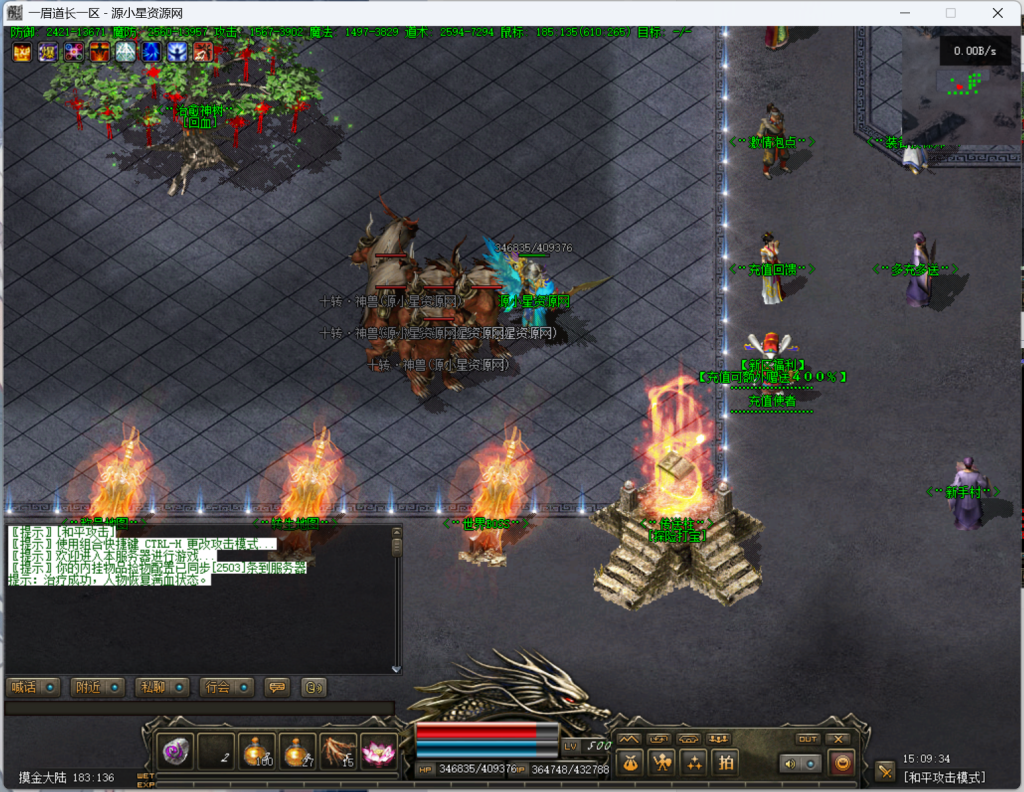Open the skills sparkle button
The width and height of the screenshot is (1024, 792).
[694, 763]
